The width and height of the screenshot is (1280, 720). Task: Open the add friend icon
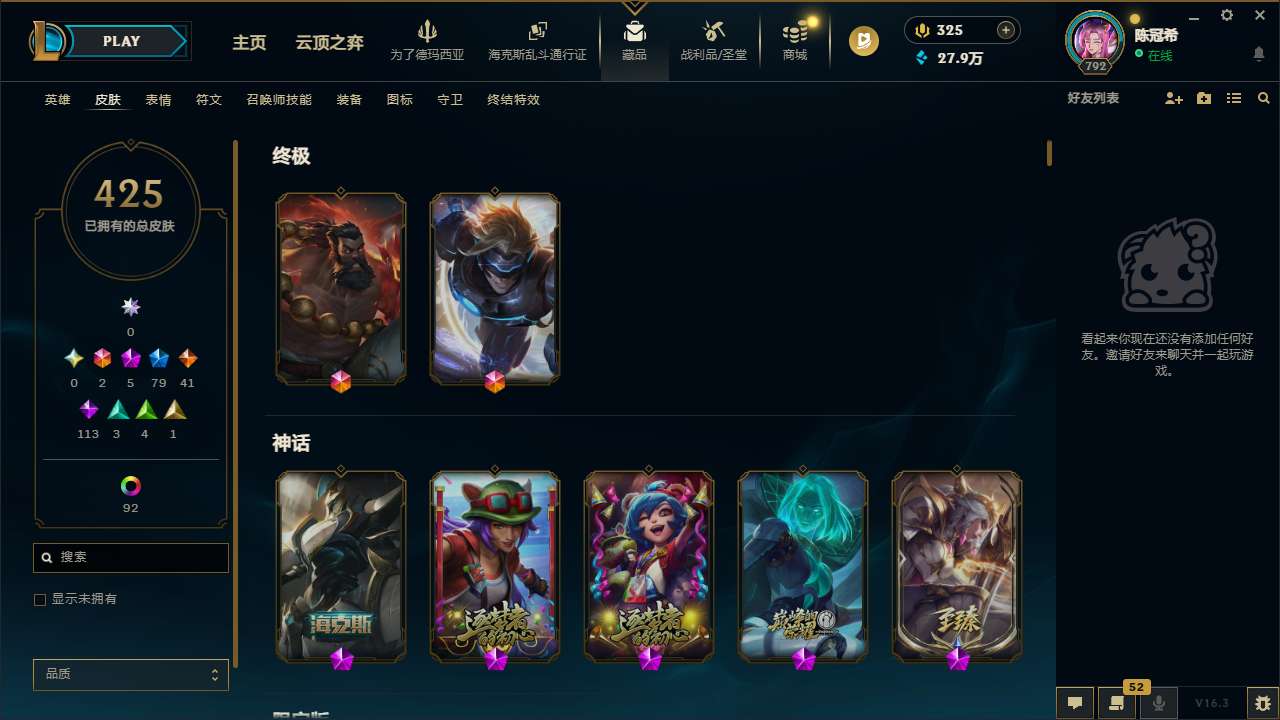click(1173, 98)
